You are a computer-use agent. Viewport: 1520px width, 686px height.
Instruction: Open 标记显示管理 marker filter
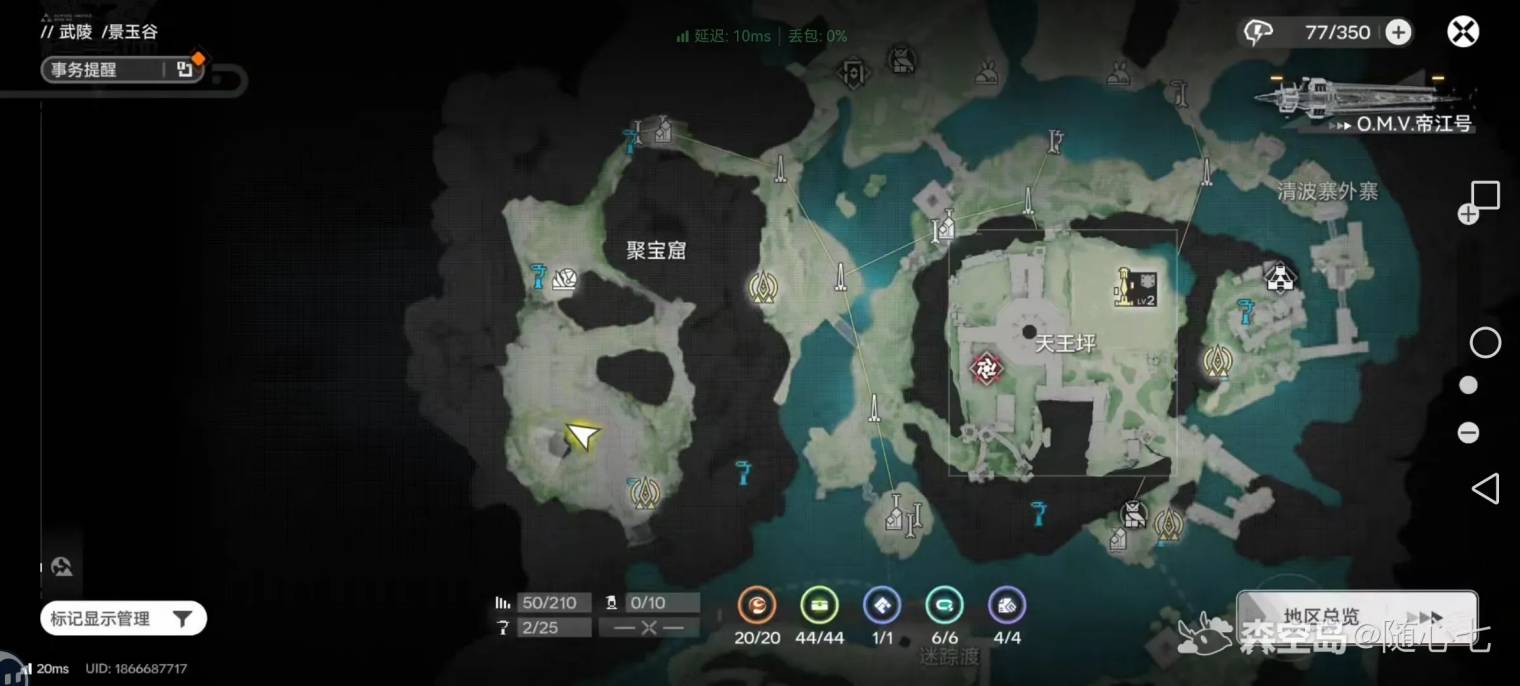point(123,619)
